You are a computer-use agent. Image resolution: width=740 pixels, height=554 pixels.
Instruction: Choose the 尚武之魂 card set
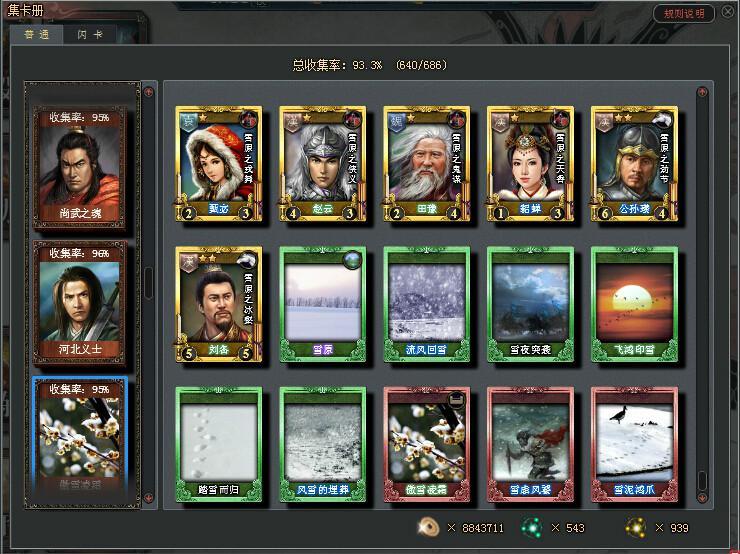tap(82, 168)
